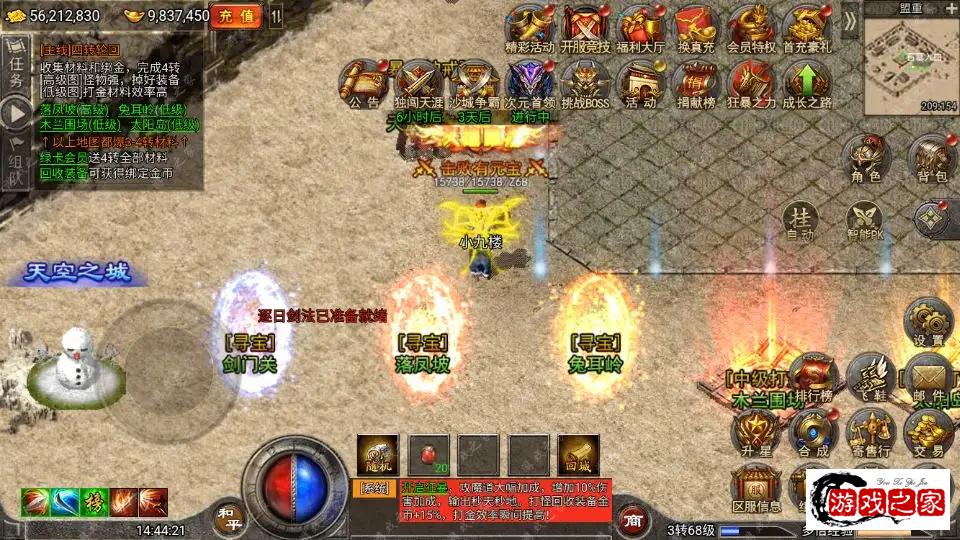This screenshot has height=540, width=960.
Task: Open the 角色 character sheet
Action: (x=865, y=158)
